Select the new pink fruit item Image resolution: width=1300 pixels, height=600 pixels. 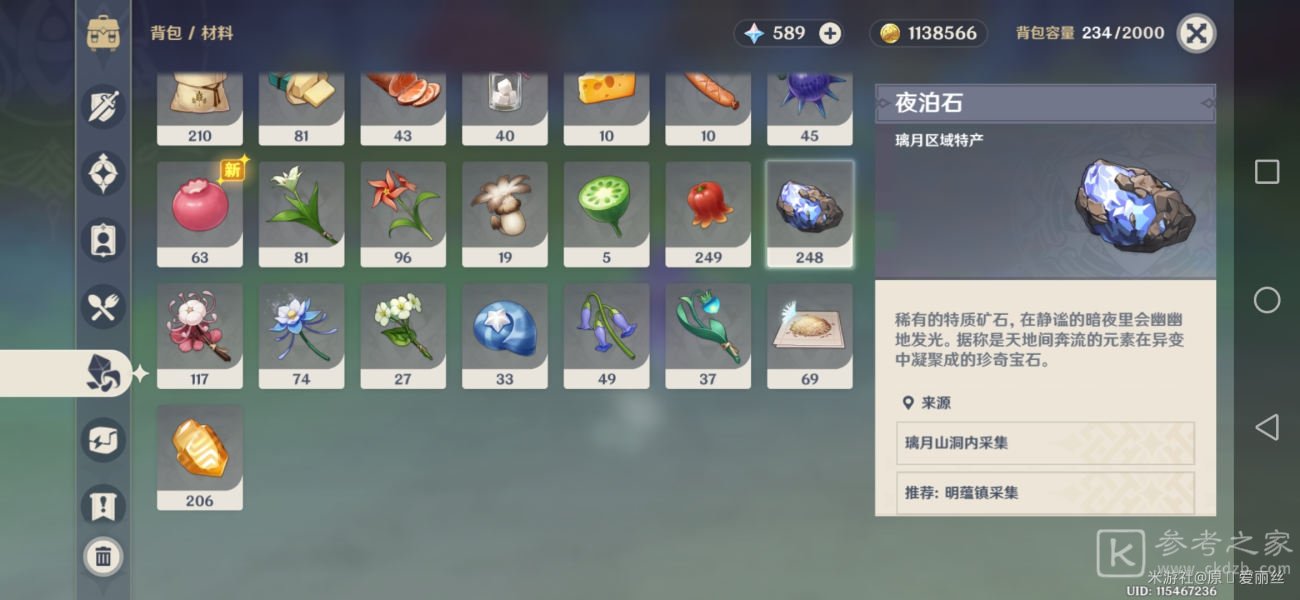pos(200,213)
